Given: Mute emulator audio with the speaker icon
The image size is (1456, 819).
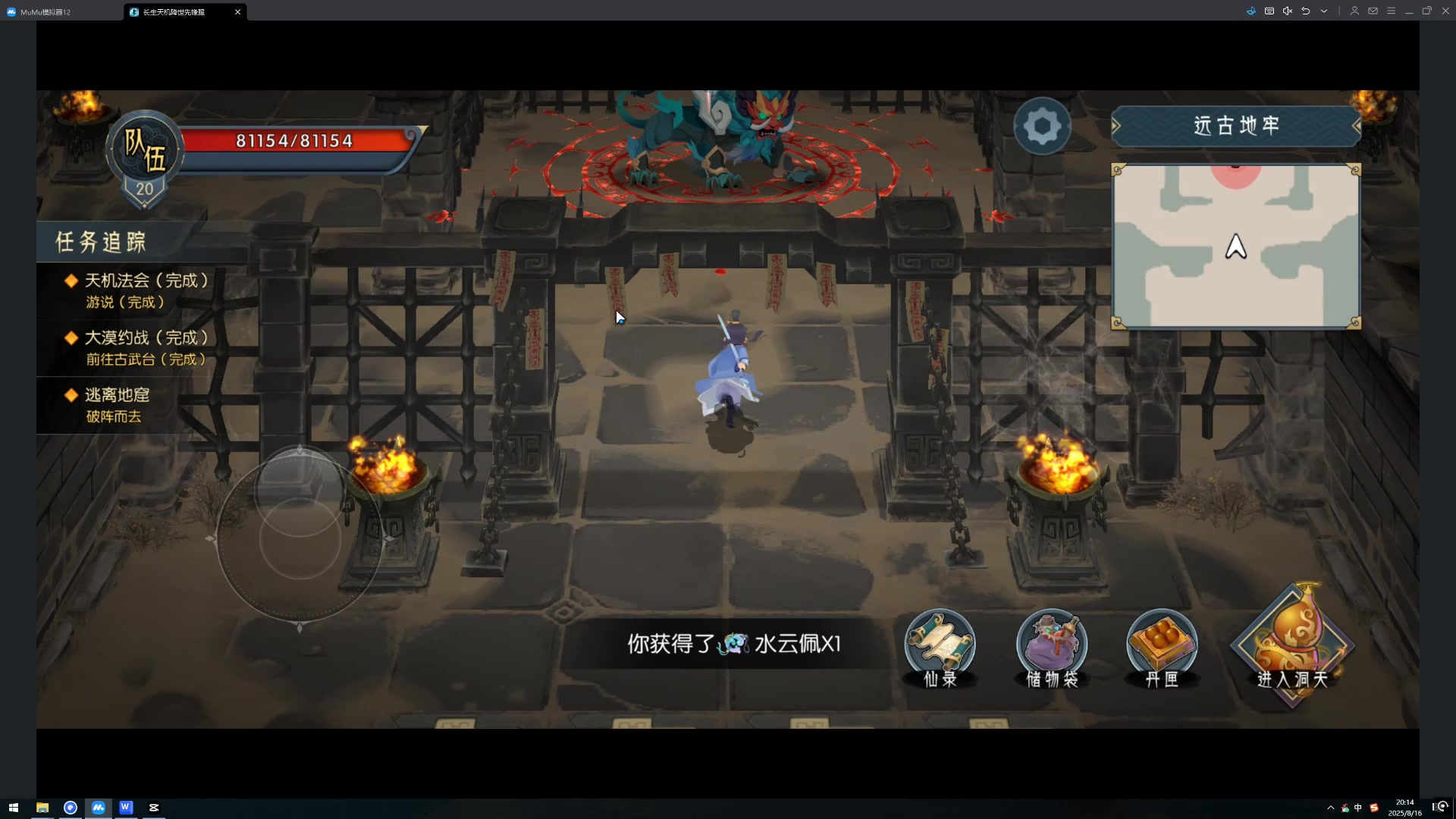Looking at the screenshot, I should 1287,11.
